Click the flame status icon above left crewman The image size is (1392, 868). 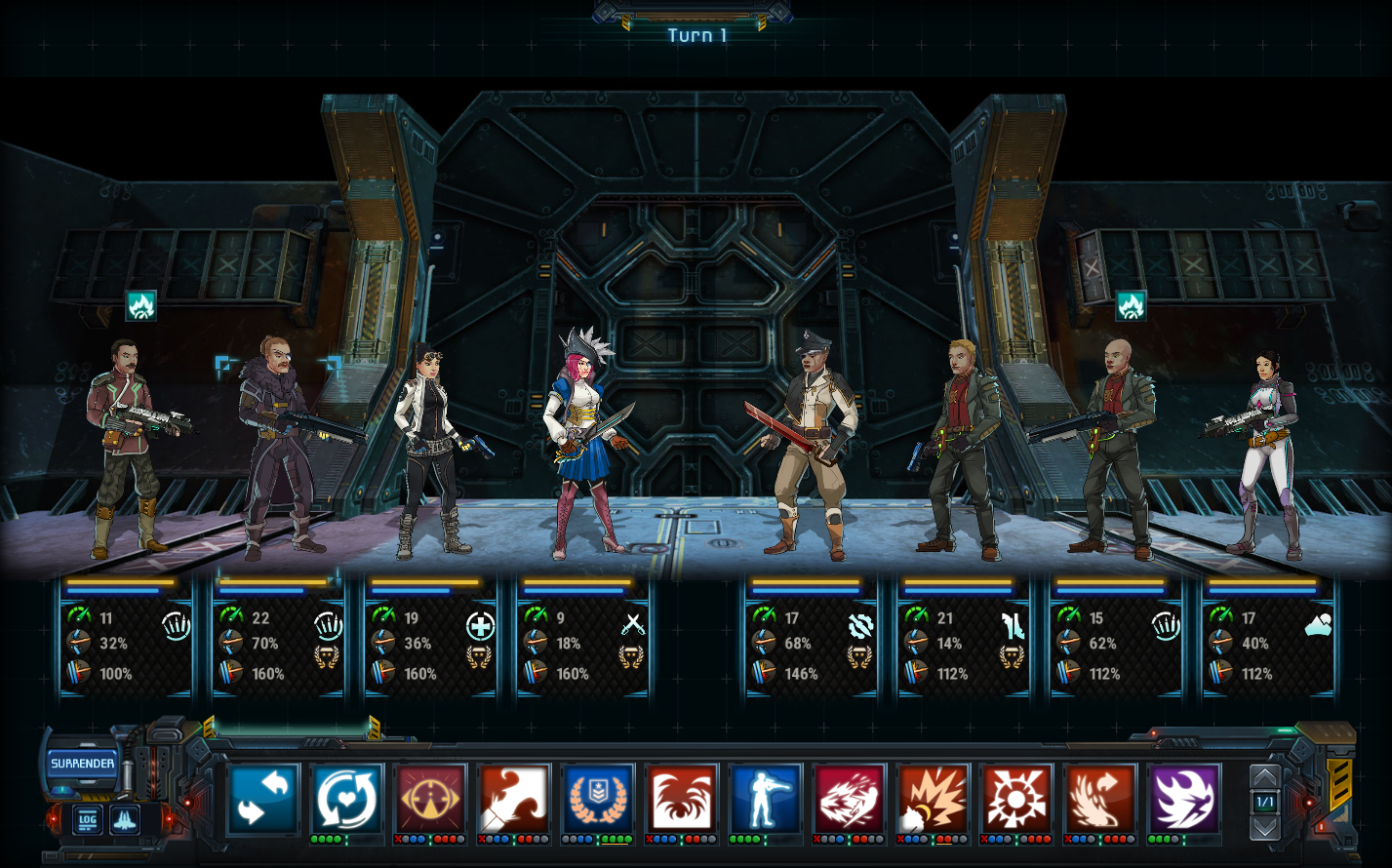click(x=140, y=306)
